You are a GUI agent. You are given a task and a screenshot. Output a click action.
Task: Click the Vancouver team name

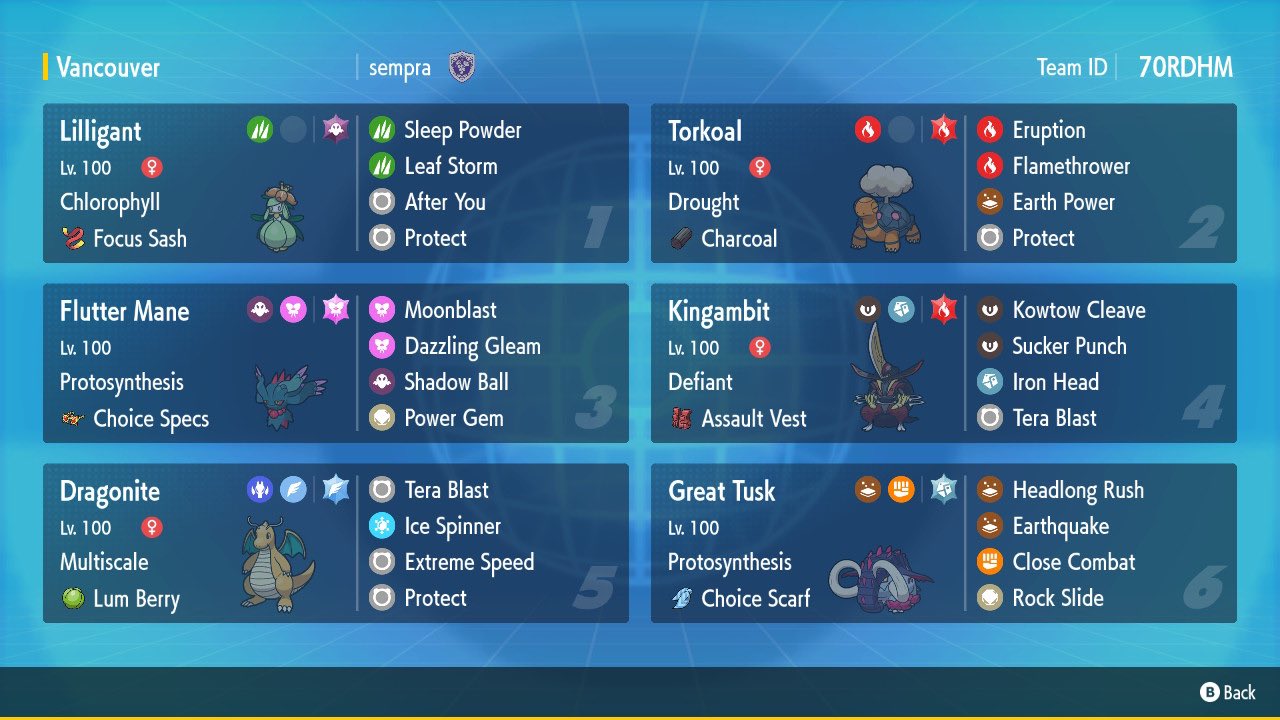click(108, 68)
